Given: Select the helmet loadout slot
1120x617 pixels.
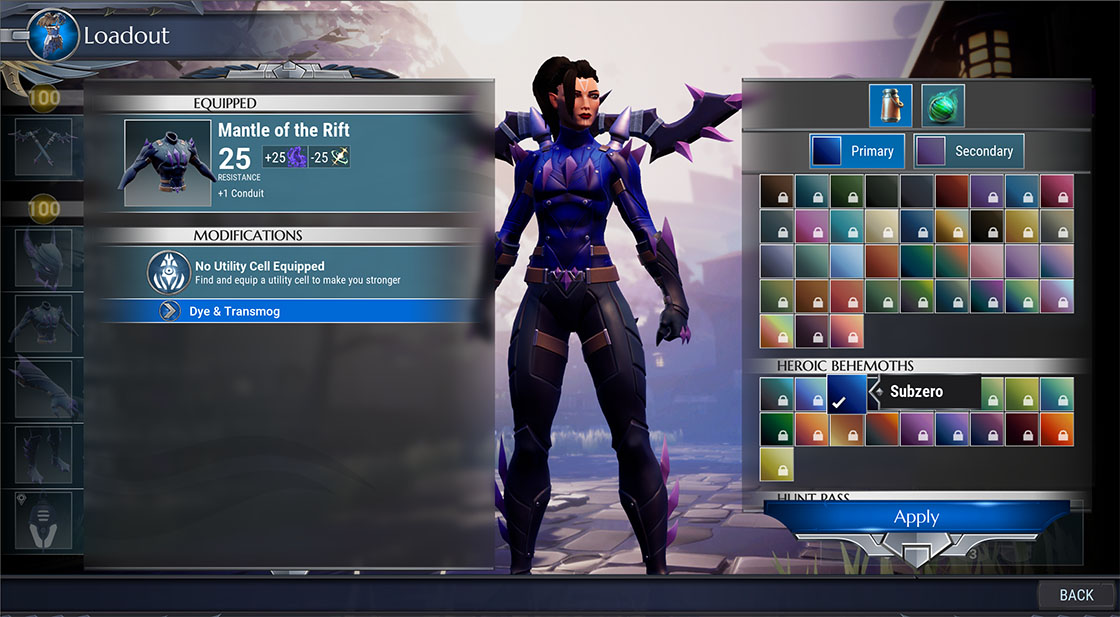Looking at the screenshot, I should [x=44, y=258].
